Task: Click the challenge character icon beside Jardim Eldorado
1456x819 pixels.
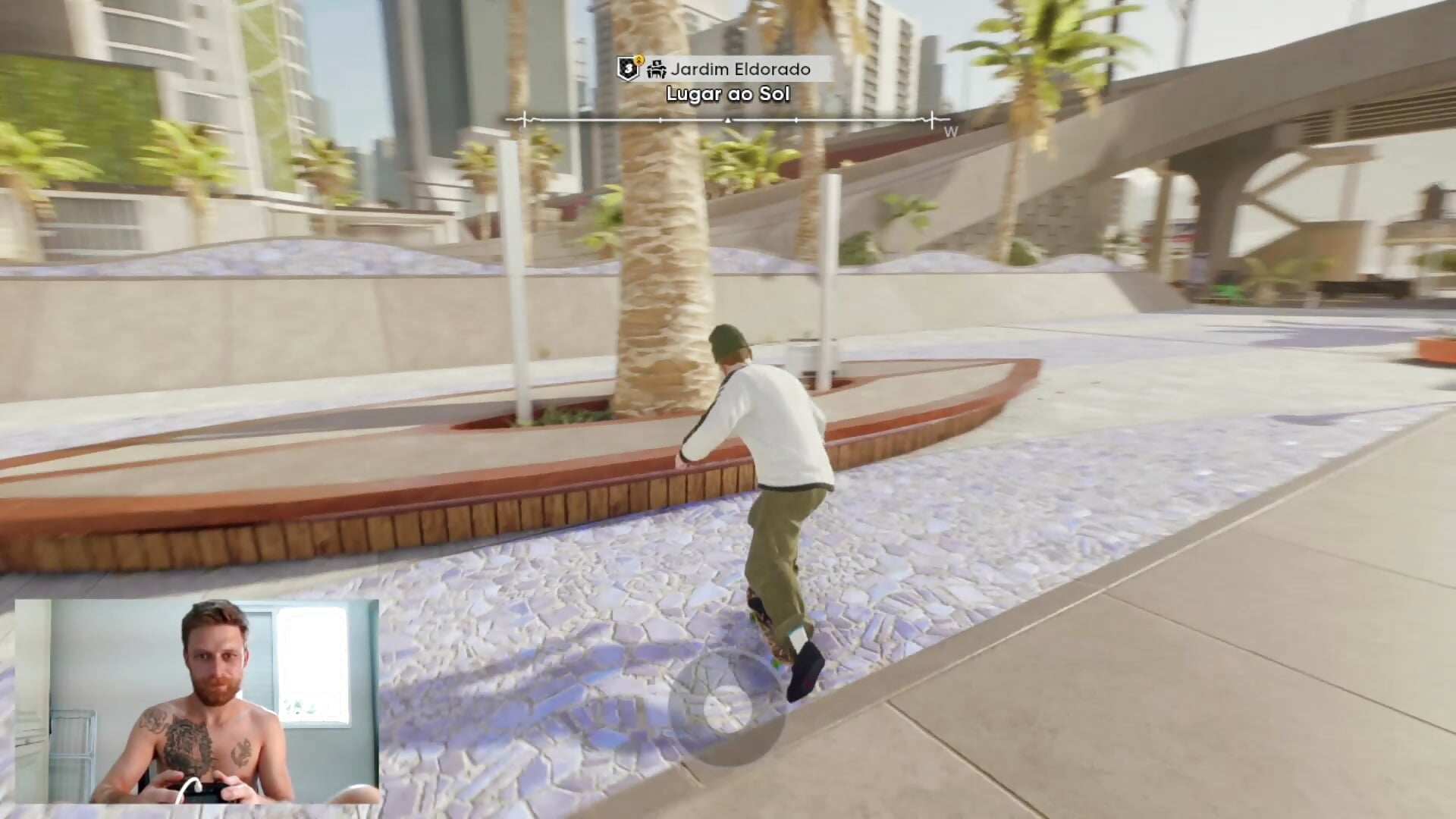Action: tap(658, 71)
